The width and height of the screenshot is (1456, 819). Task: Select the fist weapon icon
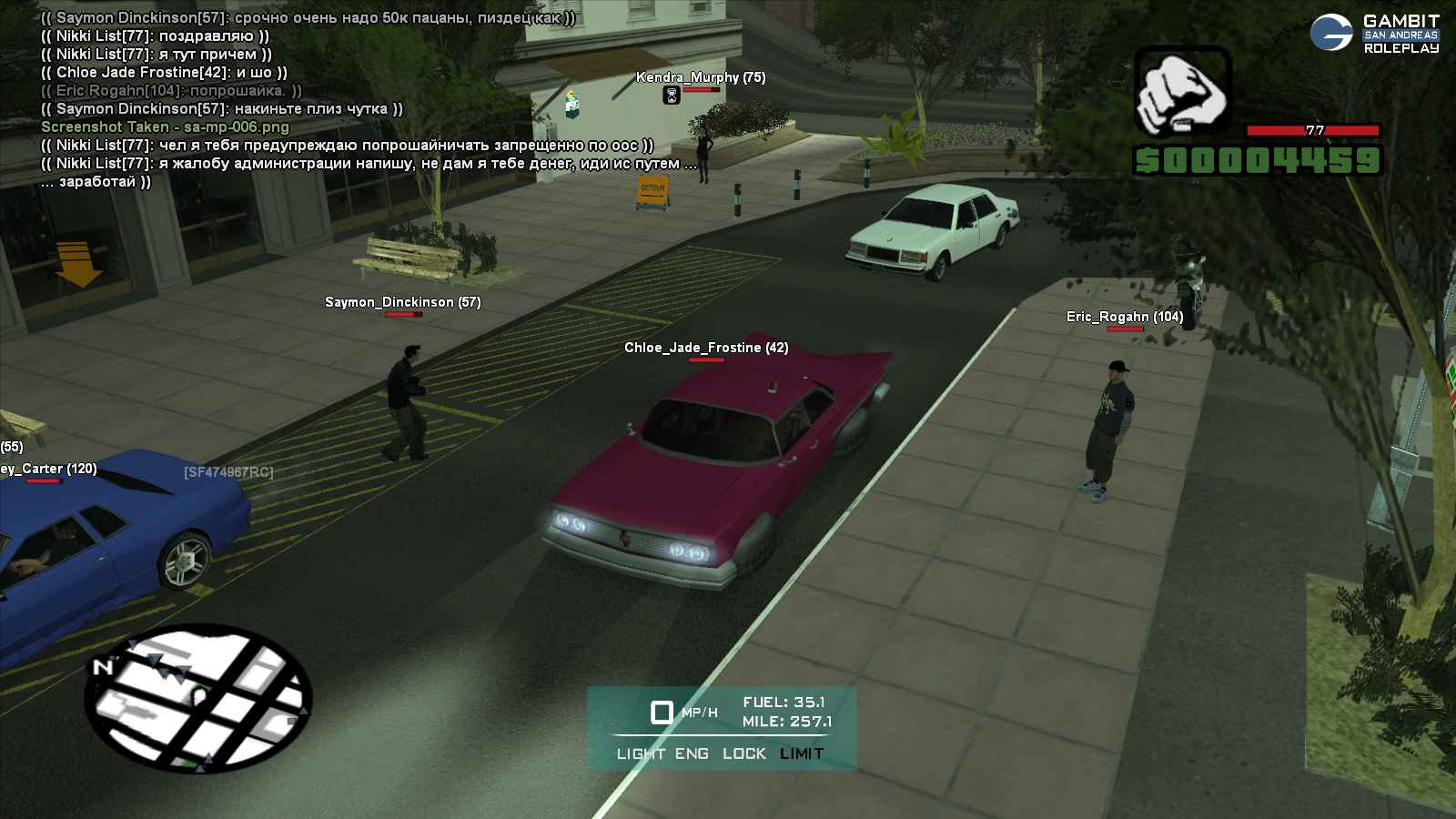(1182, 93)
